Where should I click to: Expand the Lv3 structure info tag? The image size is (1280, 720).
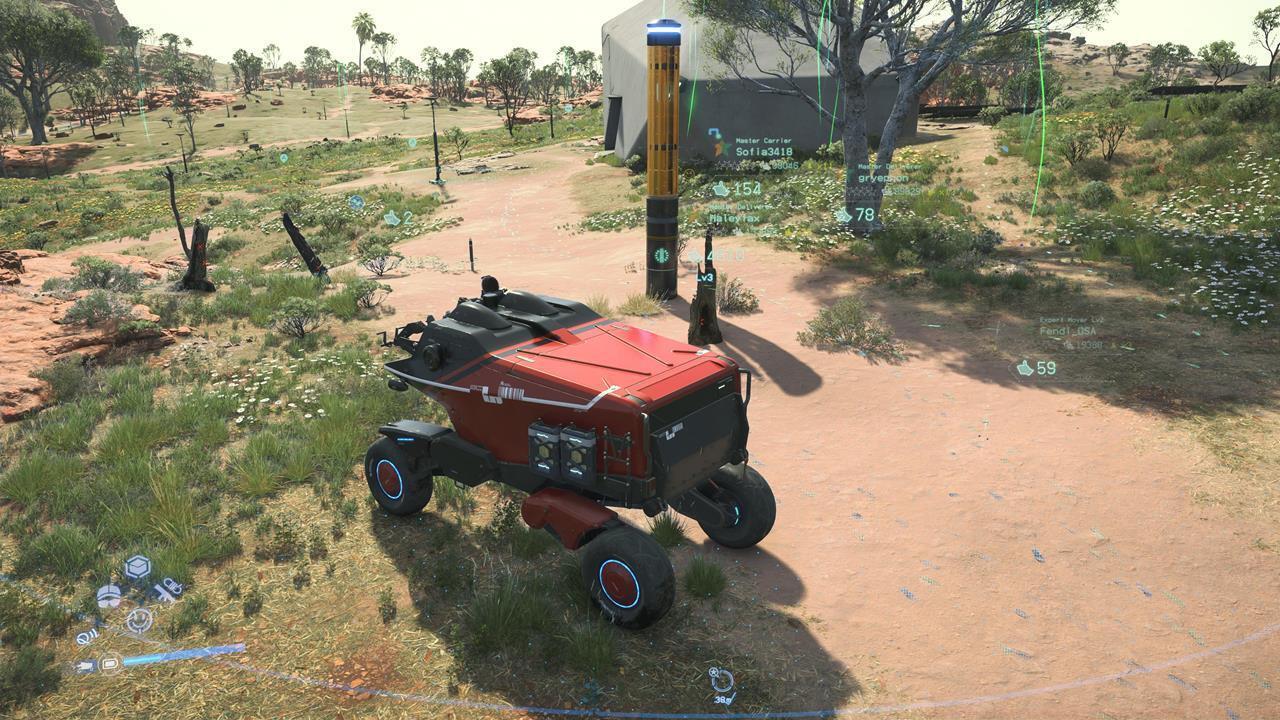704,277
